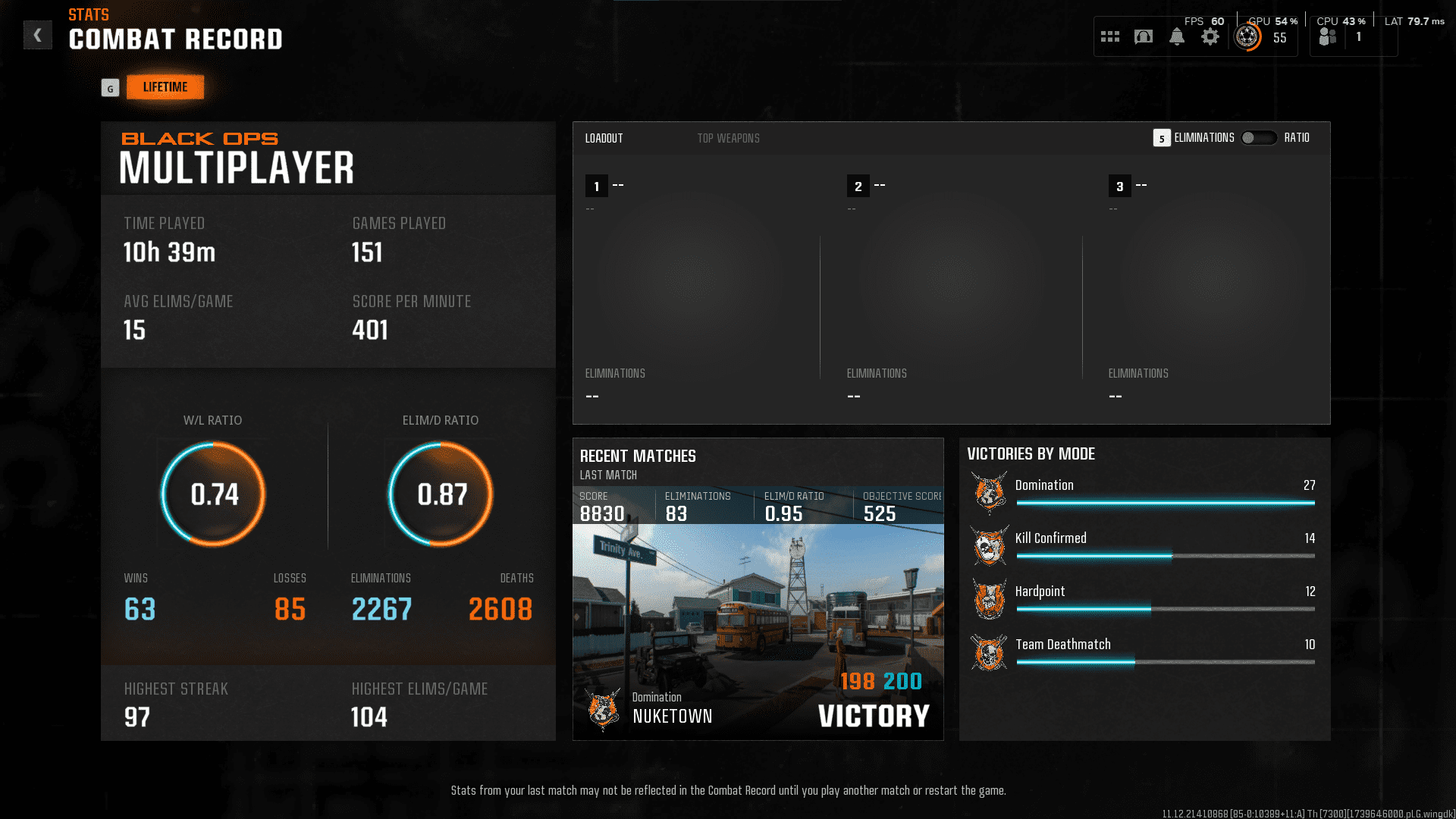Toggle from Eliminations to Ratio
The width and height of the screenshot is (1456, 819).
coord(1259,138)
